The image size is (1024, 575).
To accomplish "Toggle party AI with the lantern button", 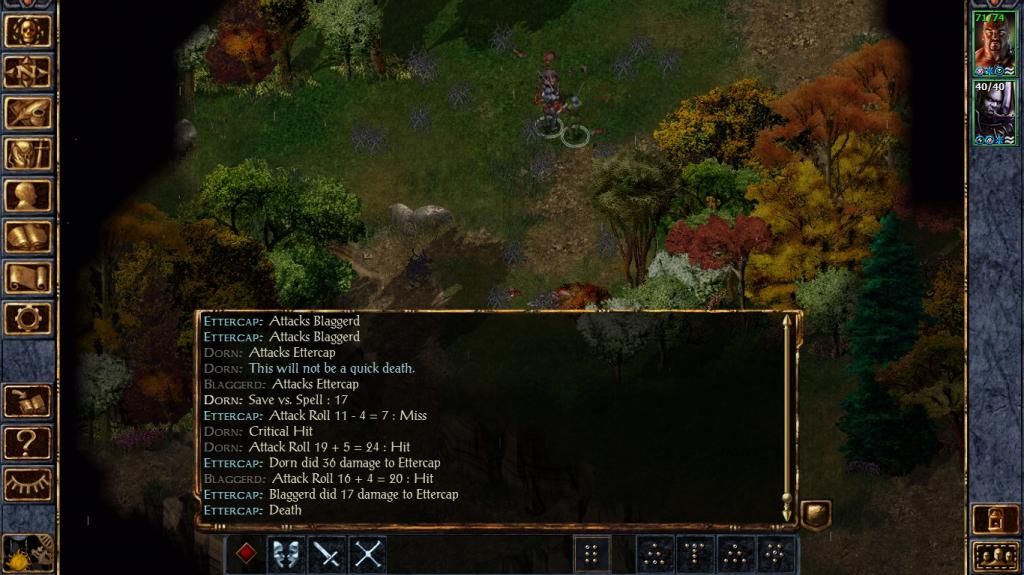I will tap(994, 519).
